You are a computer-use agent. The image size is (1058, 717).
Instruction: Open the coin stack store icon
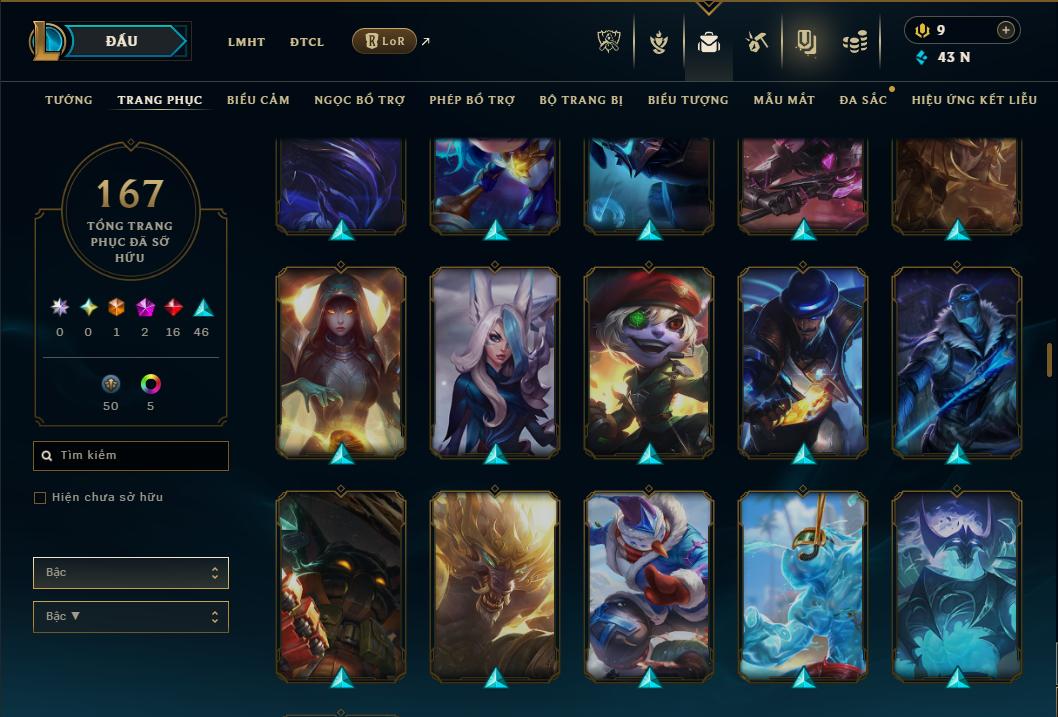pyautogui.click(x=854, y=42)
